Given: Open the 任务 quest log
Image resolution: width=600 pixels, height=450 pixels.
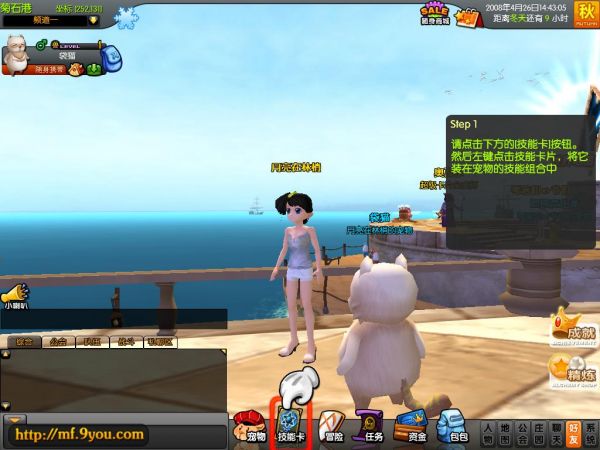Looking at the screenshot, I should [370, 424].
